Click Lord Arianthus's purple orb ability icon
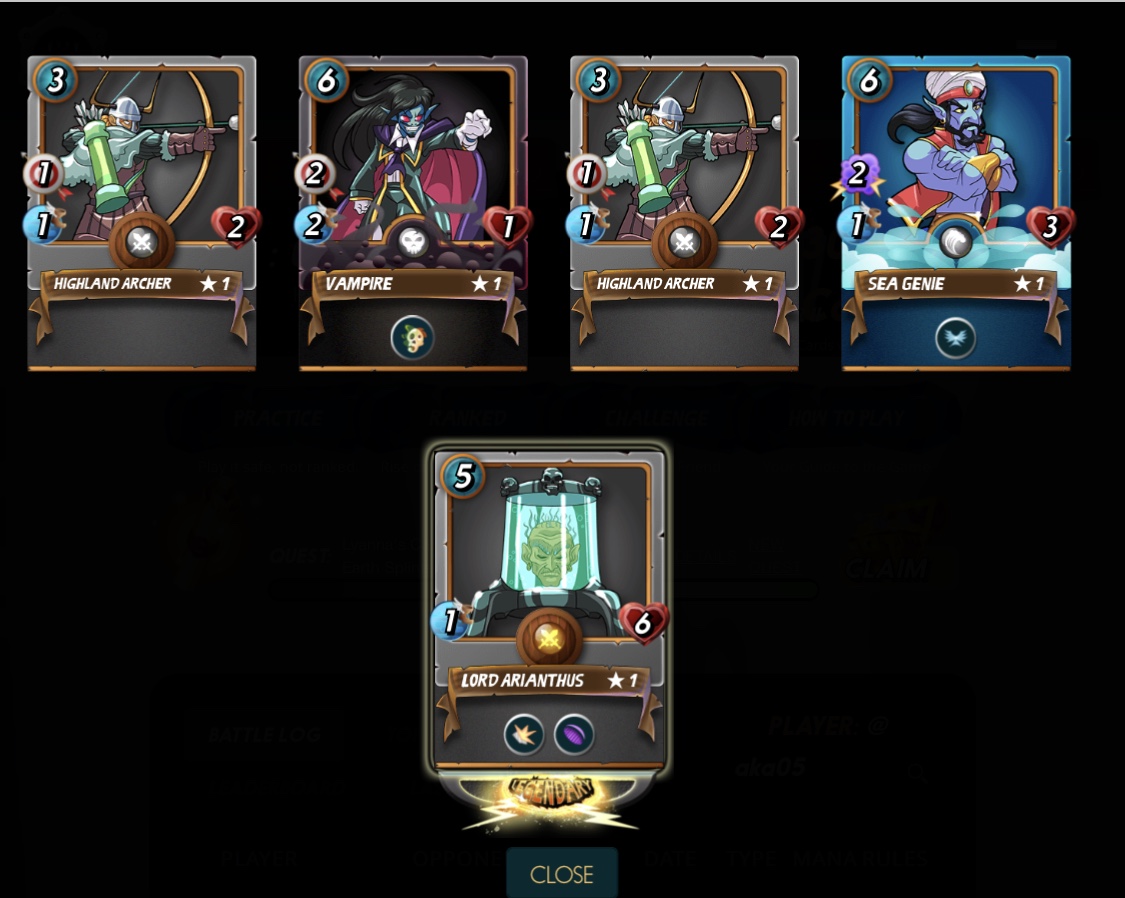The image size is (1125, 898). click(574, 735)
